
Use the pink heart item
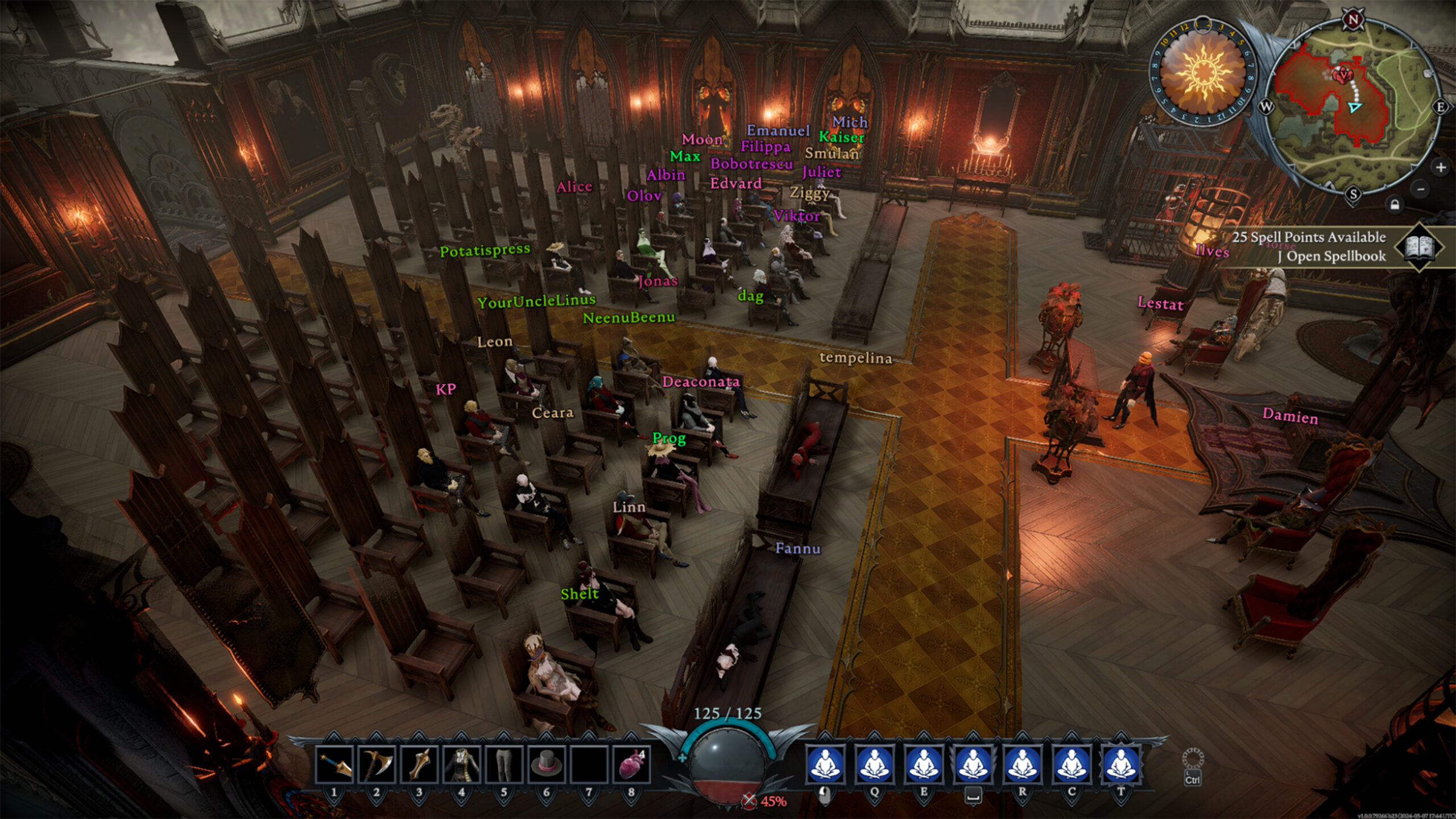pyautogui.click(x=631, y=764)
